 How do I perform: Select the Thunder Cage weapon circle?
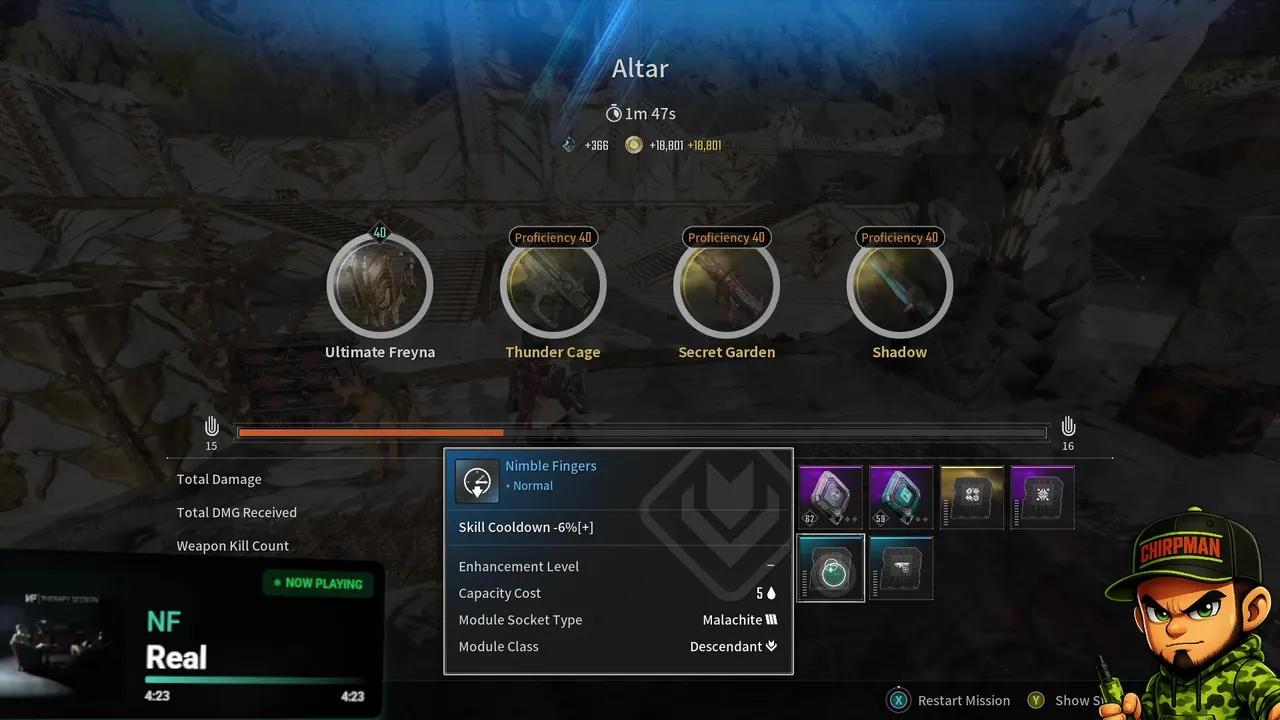coord(553,286)
